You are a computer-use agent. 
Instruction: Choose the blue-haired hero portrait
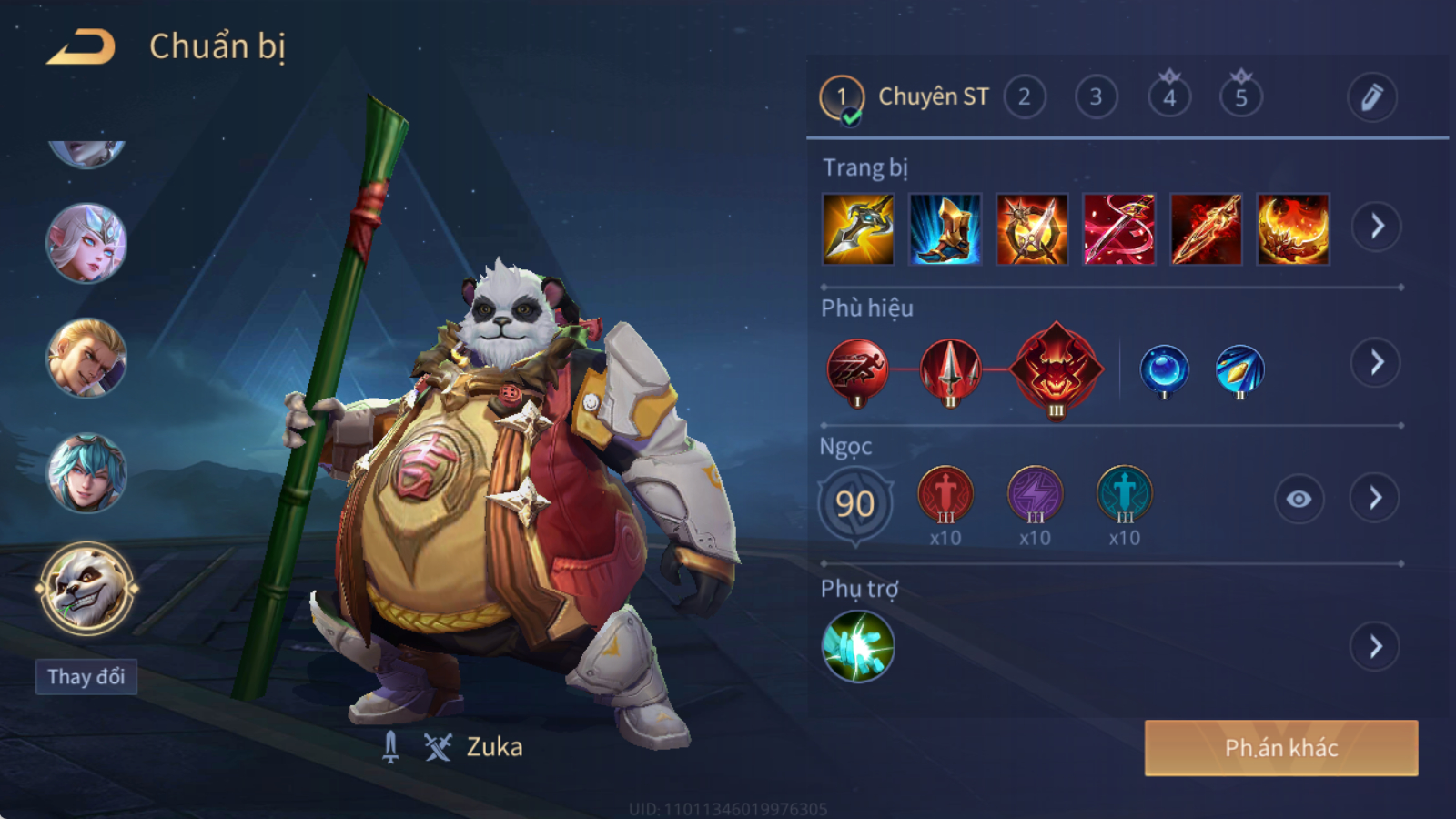(x=86, y=472)
